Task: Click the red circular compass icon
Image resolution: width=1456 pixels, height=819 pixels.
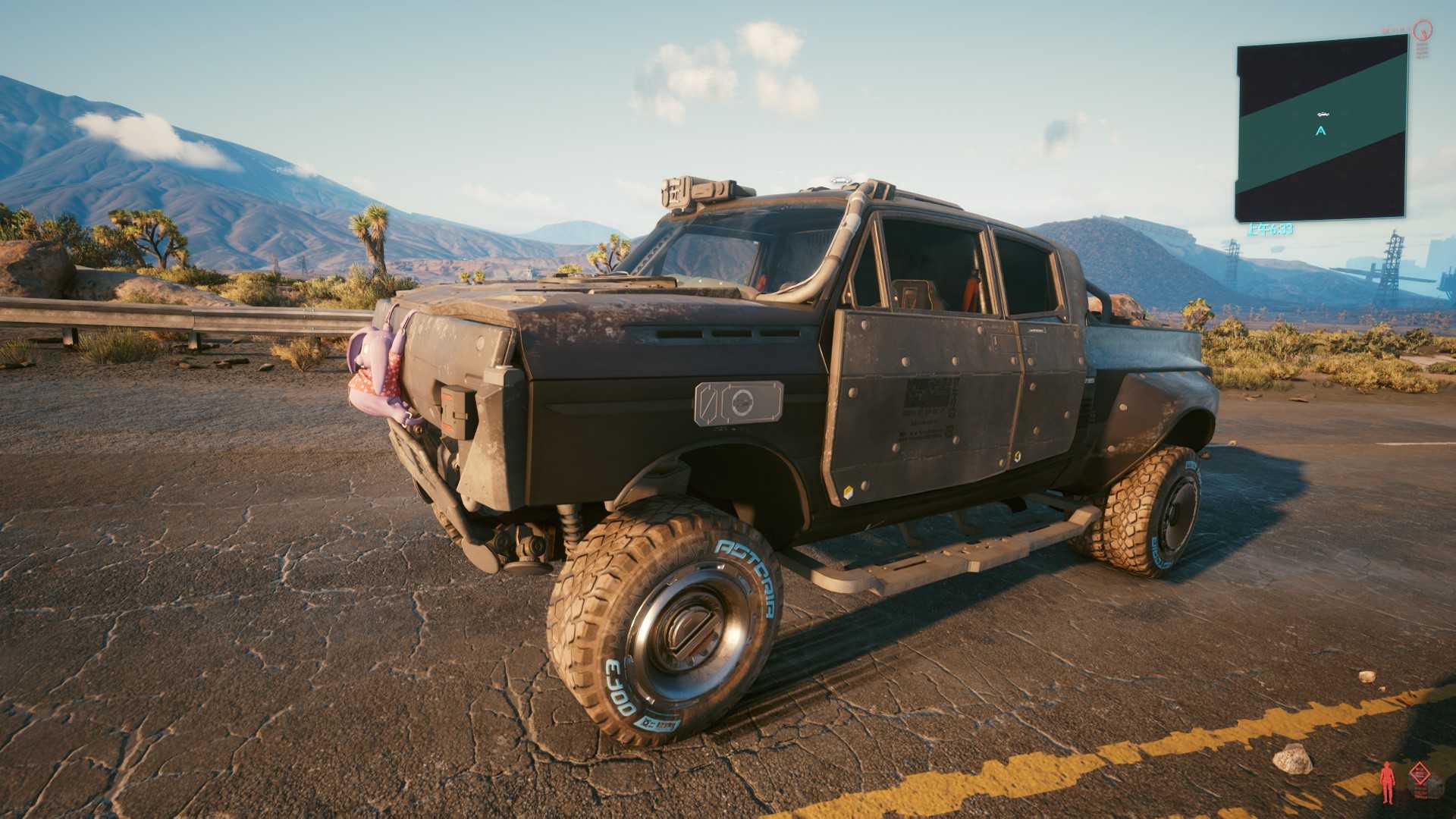Action: [x=1423, y=31]
